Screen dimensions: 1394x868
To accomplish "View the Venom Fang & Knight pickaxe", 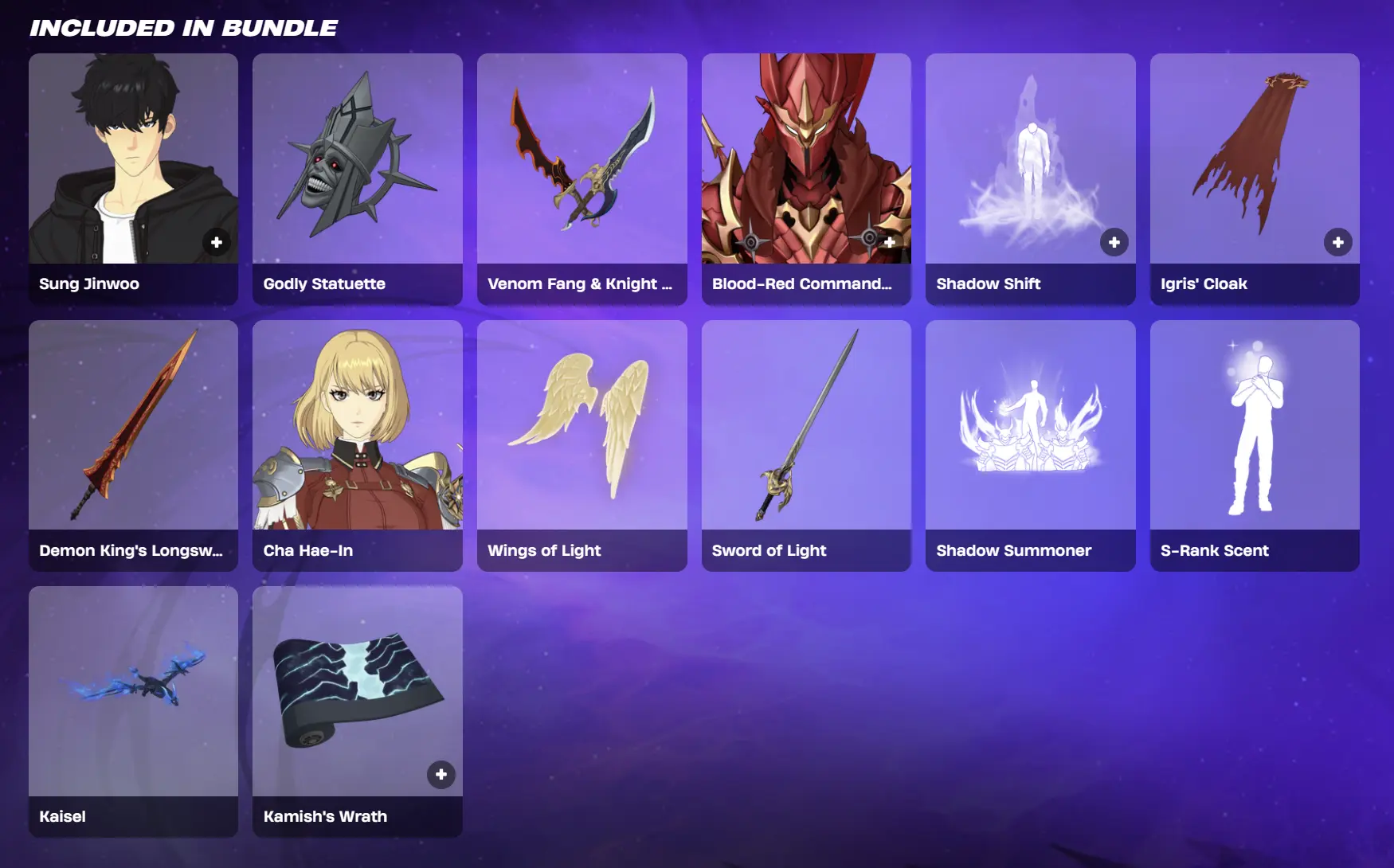I will click(x=581, y=159).
